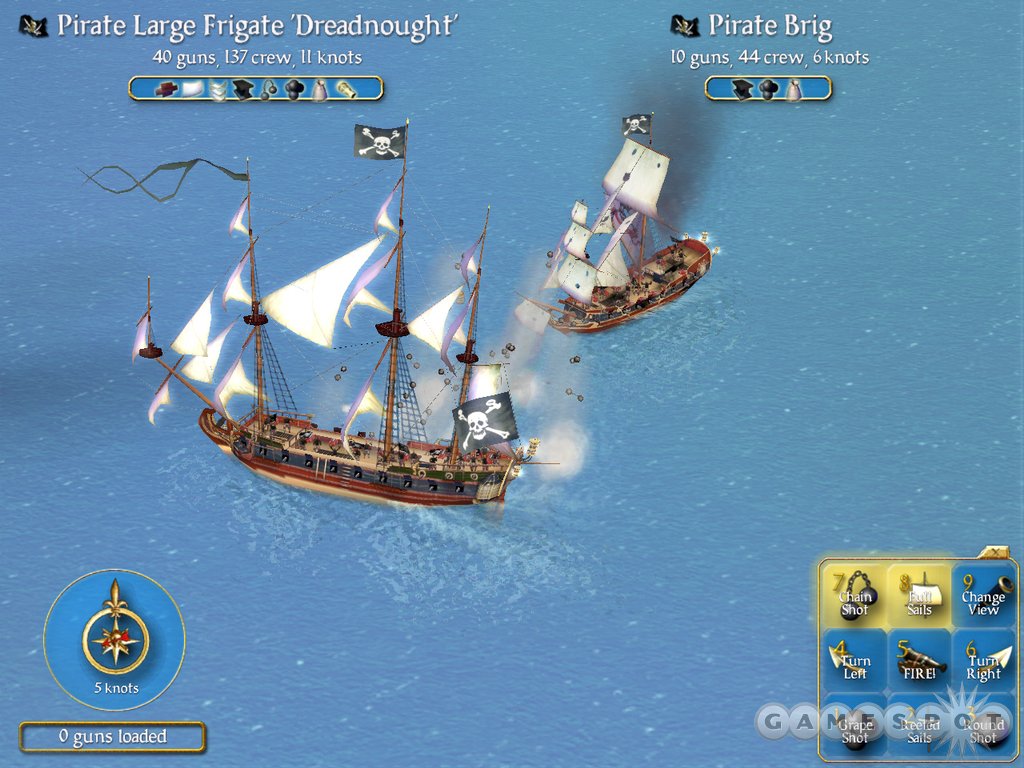This screenshot has width=1024, height=768.
Task: Steer the ship with Turn Left
Action: pos(855,660)
